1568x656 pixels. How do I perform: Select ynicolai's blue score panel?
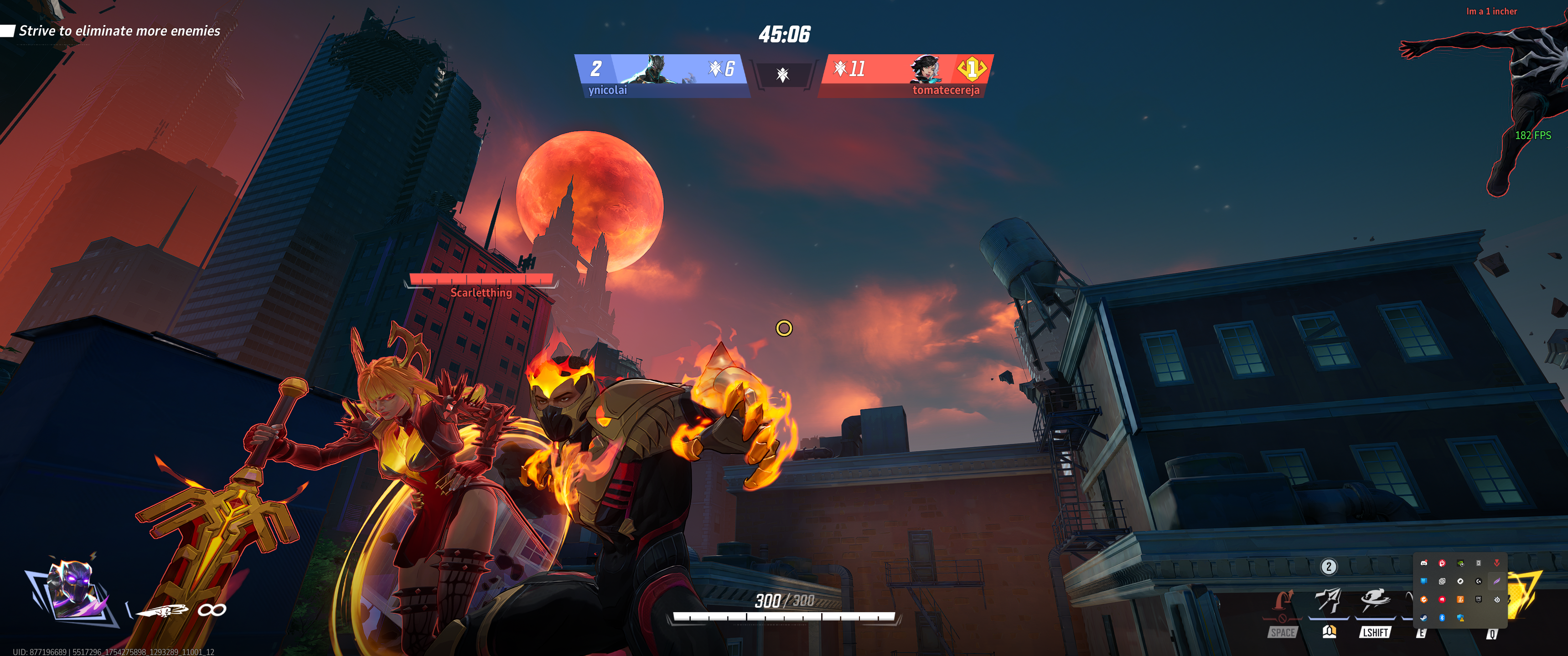661,75
